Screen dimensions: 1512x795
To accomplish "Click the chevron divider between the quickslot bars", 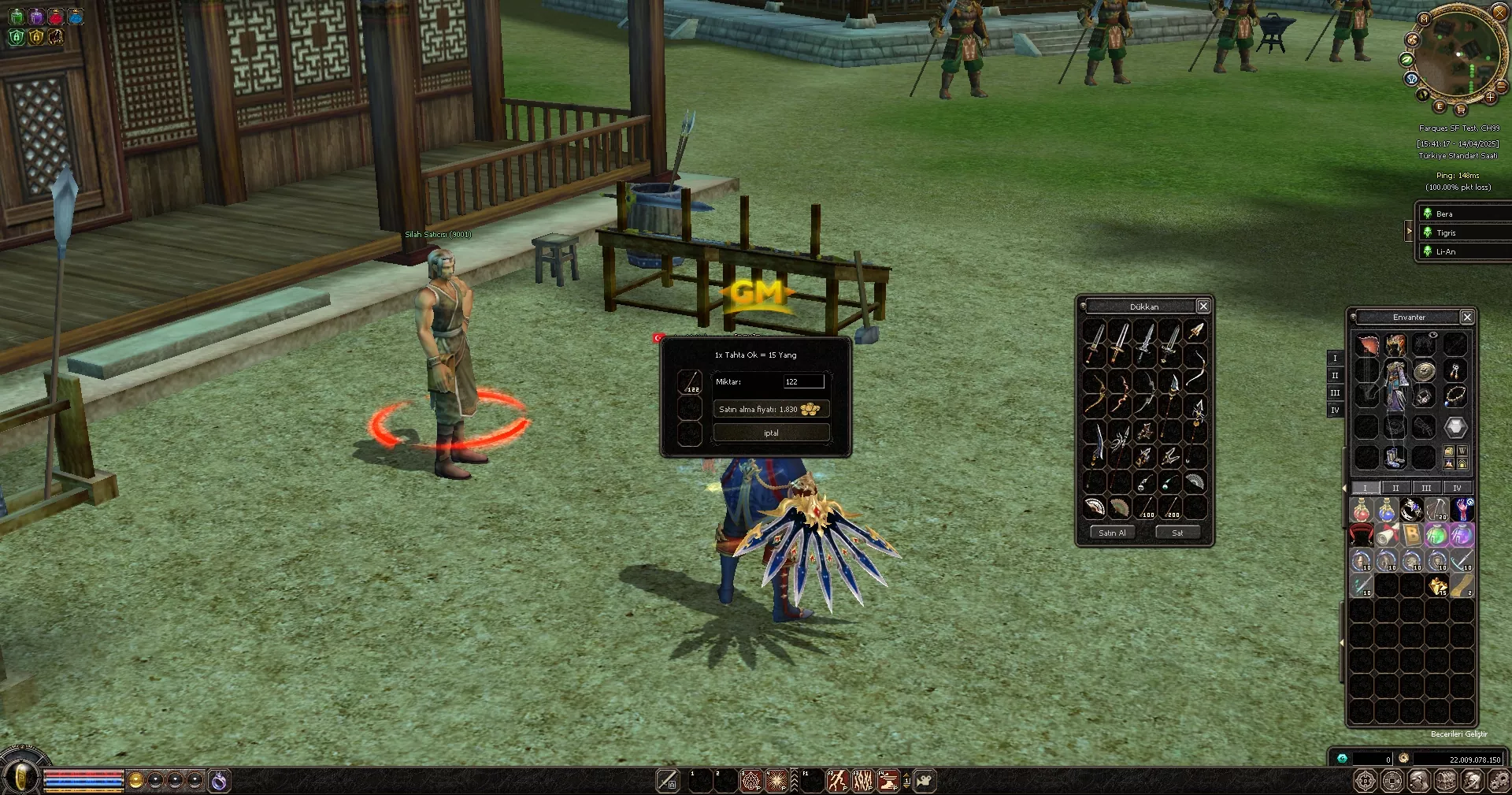I will [795, 780].
